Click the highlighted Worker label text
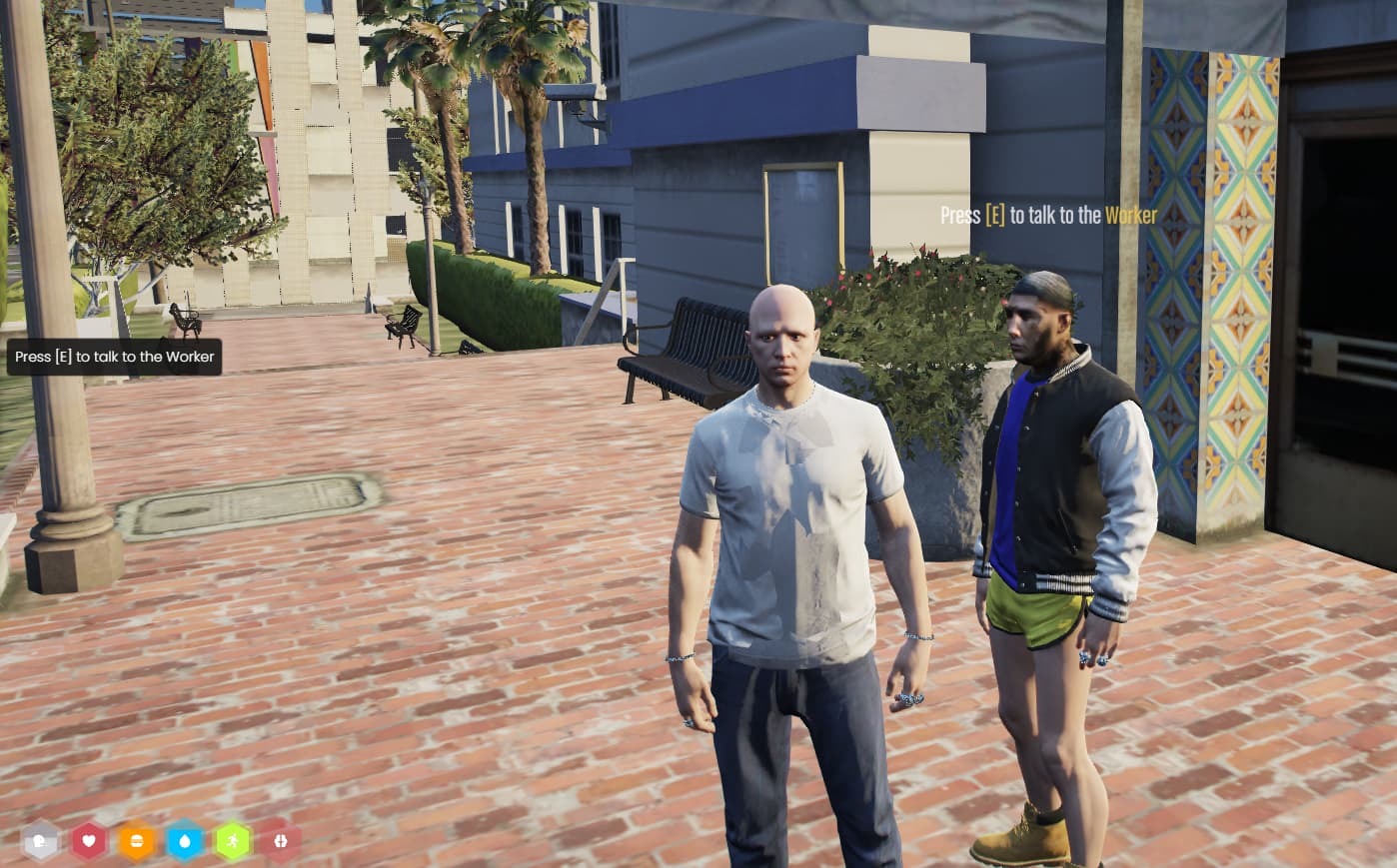Image resolution: width=1397 pixels, height=868 pixels. pyautogui.click(x=1130, y=215)
